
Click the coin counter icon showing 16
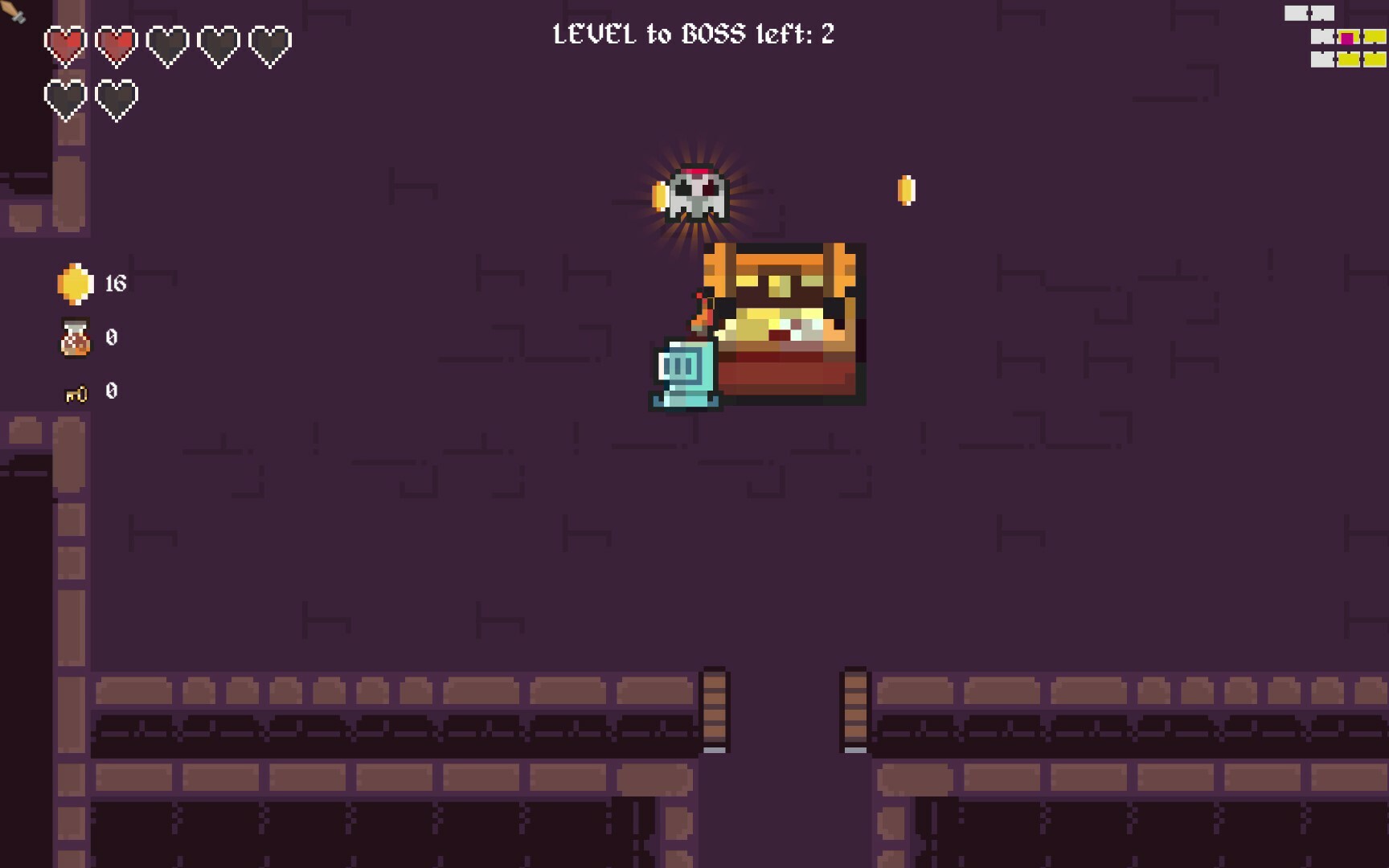click(74, 283)
